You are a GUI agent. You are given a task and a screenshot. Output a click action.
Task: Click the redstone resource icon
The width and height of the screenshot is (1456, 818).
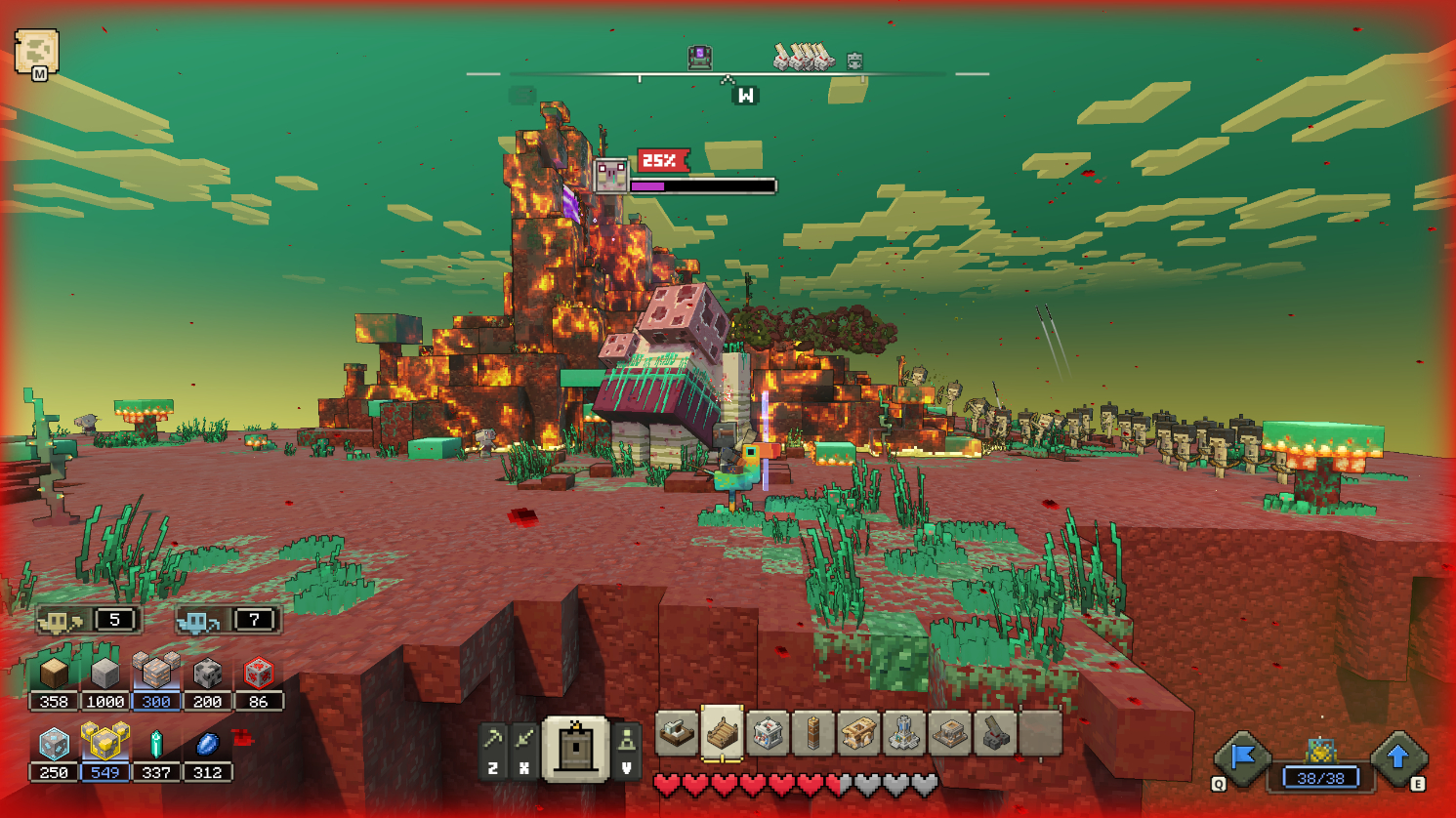(258, 674)
